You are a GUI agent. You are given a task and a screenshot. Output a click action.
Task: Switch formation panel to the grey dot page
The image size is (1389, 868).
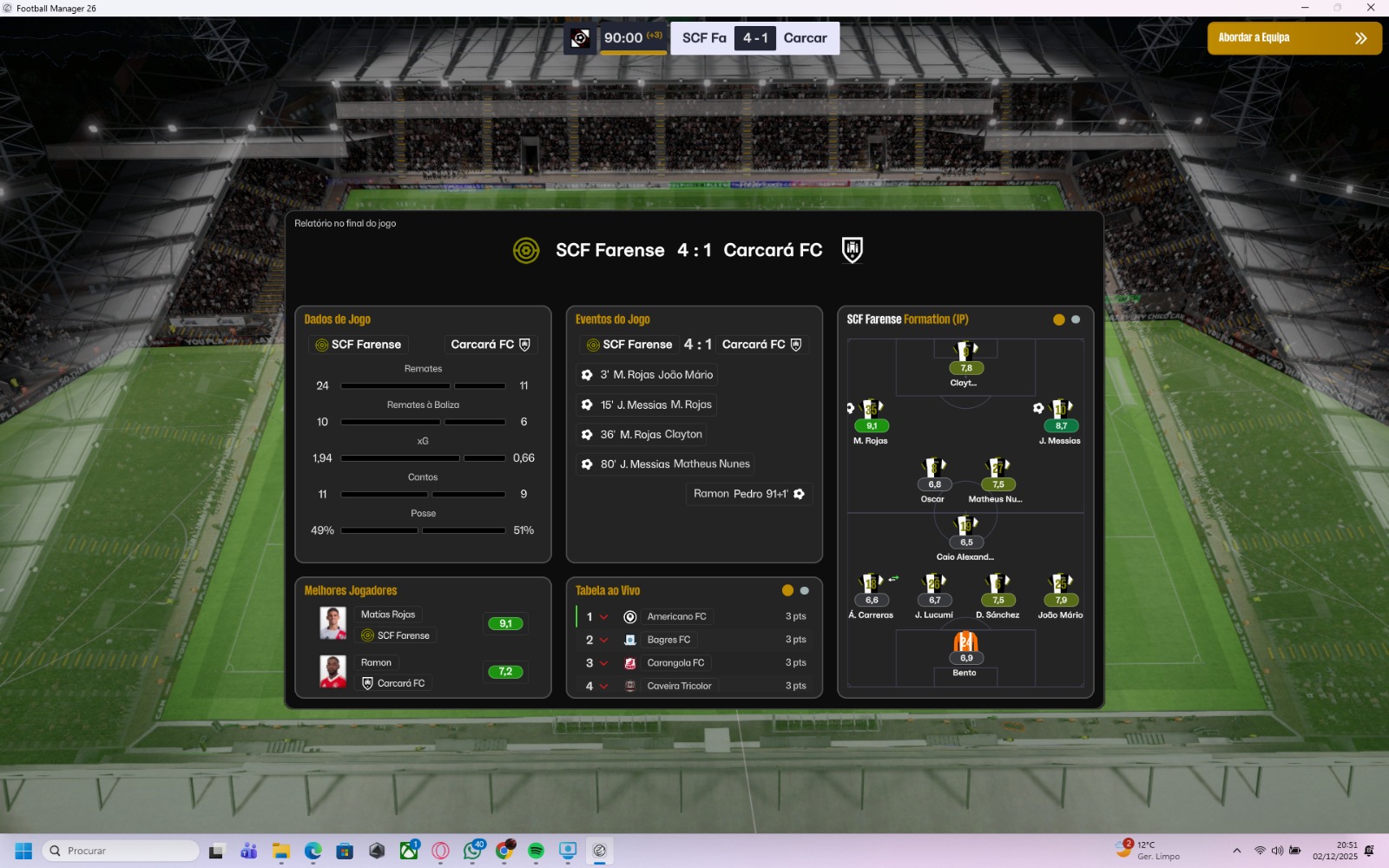[x=1076, y=319]
